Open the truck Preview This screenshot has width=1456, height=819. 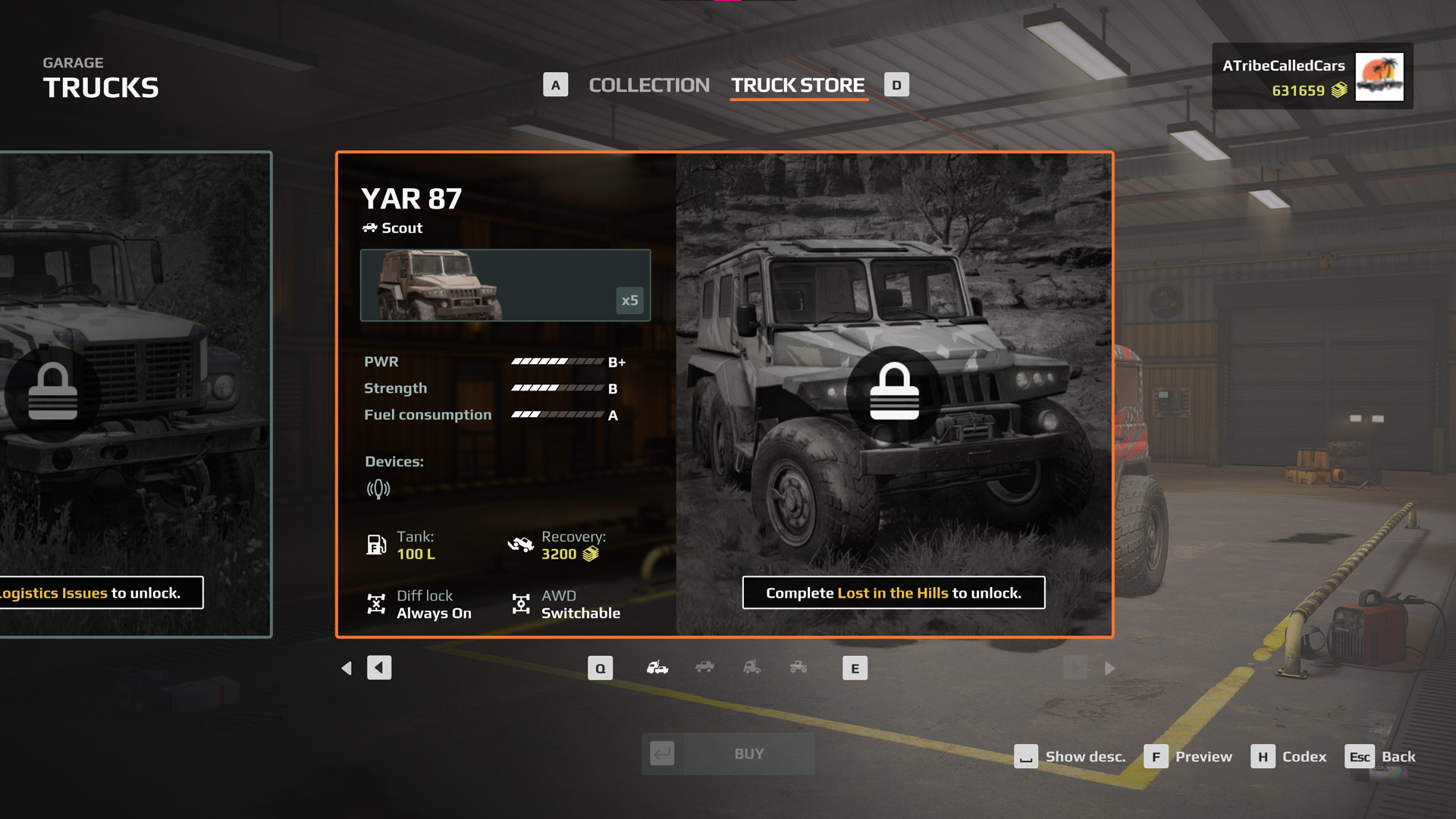tap(1188, 757)
